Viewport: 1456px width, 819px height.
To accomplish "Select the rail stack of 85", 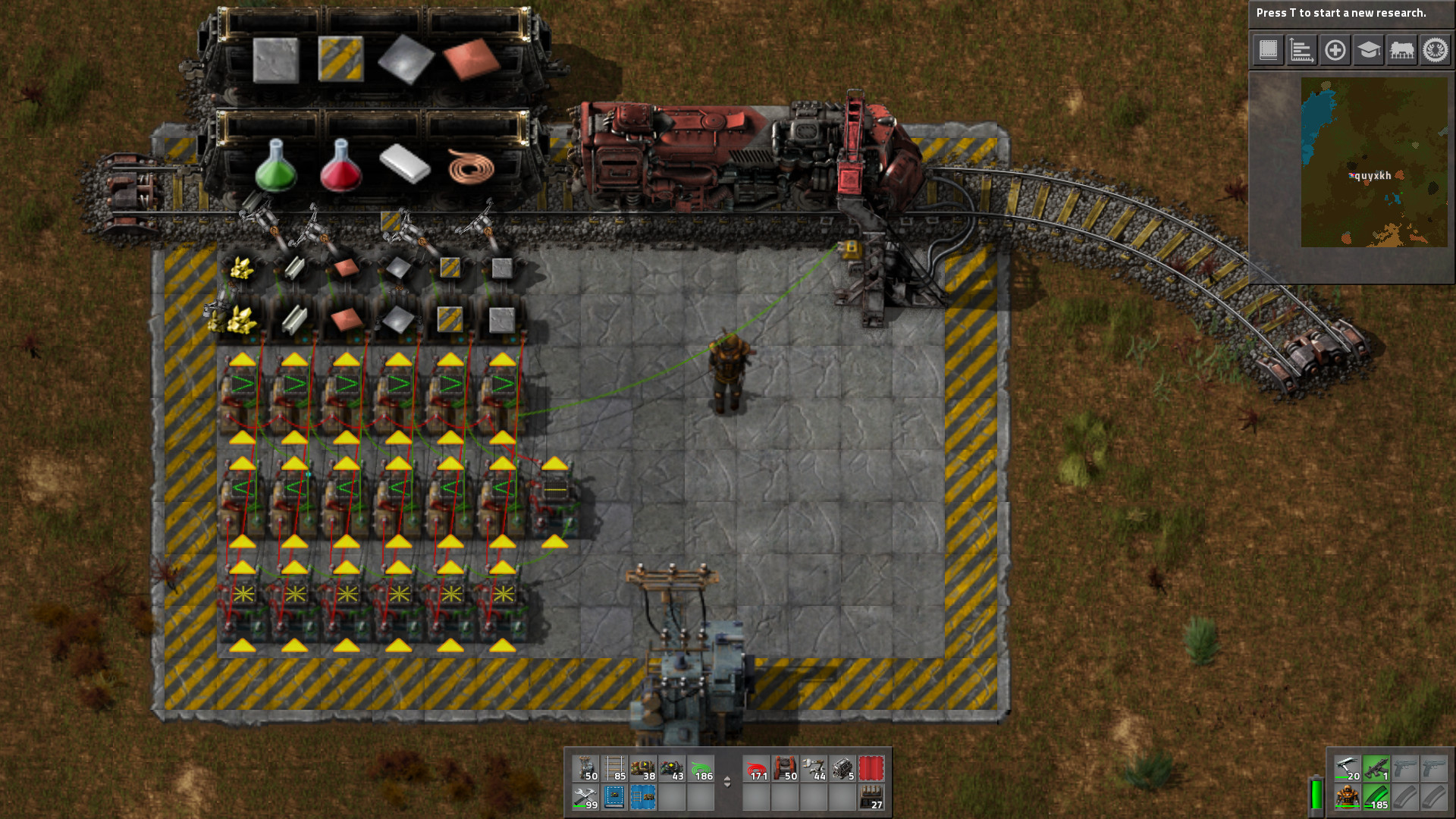I will pos(614,768).
